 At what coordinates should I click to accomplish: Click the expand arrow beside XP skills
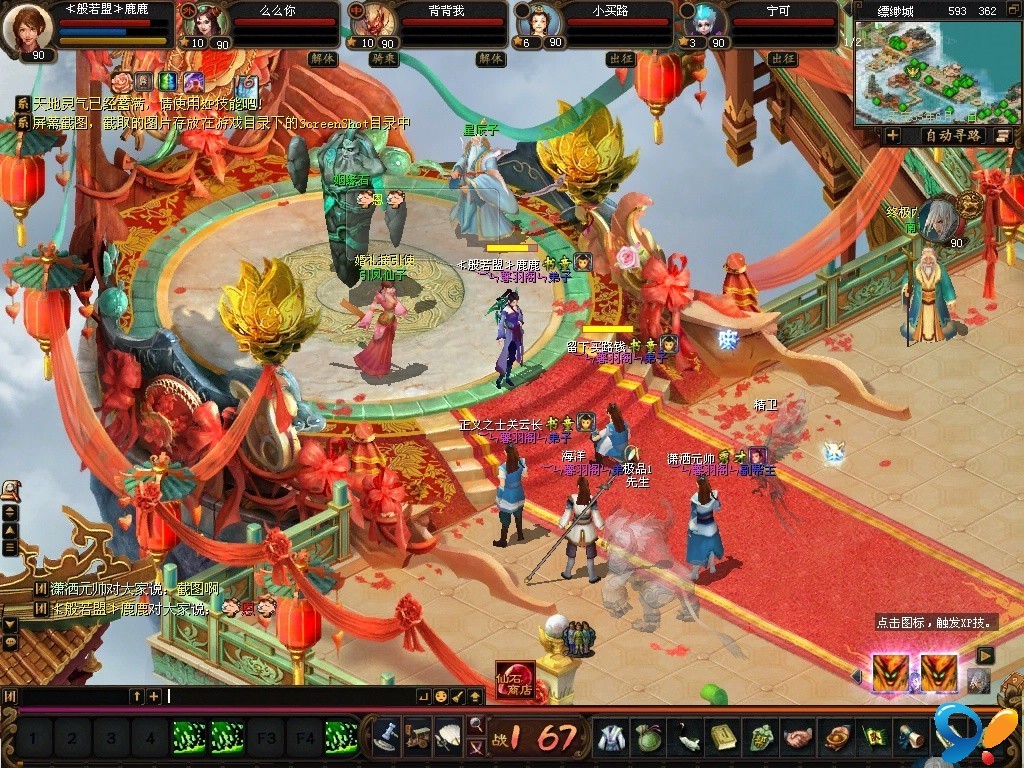click(x=985, y=655)
